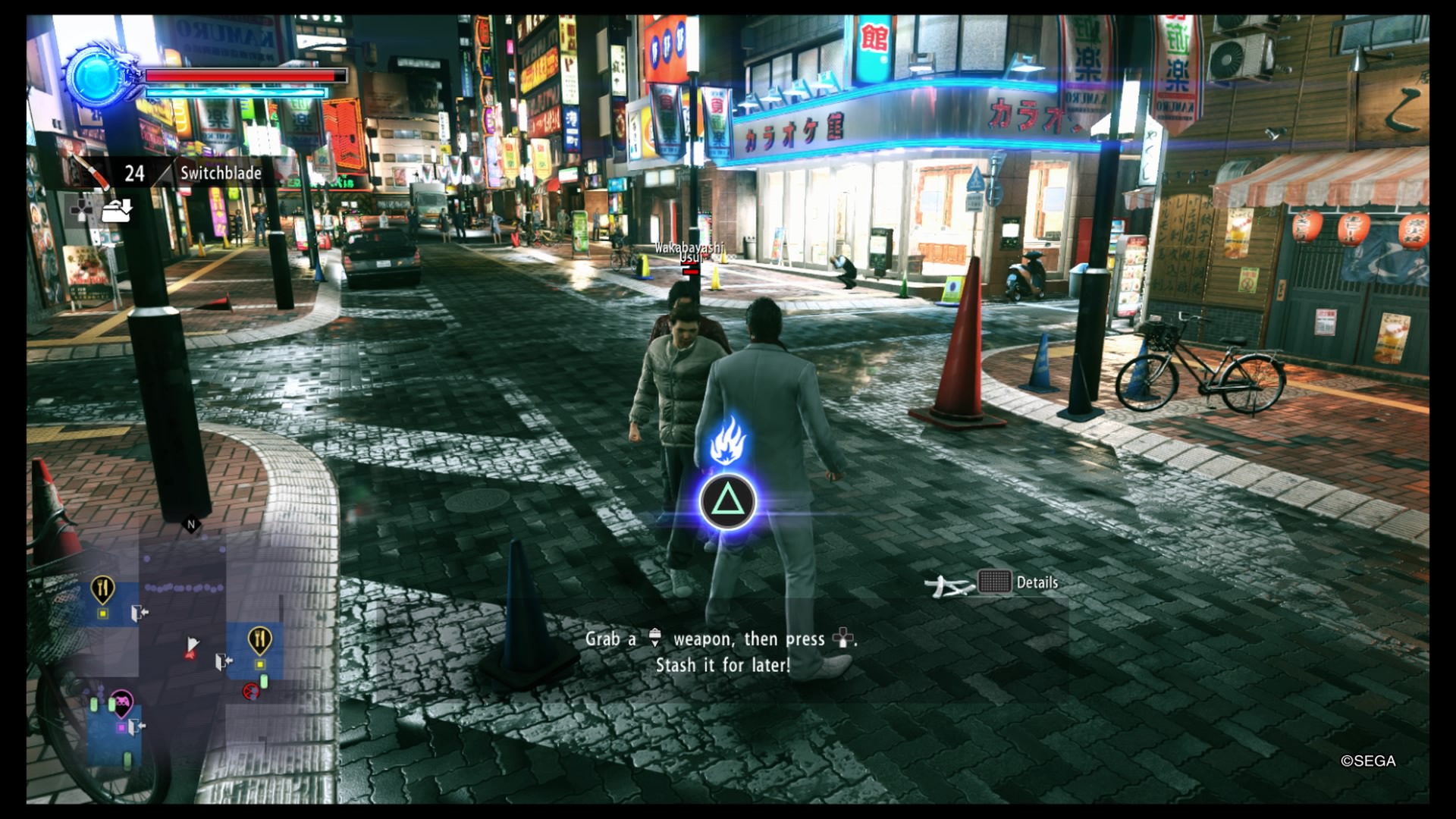This screenshot has width=1456, height=819.
Task: Click the weapon count number 24
Action: [134, 173]
